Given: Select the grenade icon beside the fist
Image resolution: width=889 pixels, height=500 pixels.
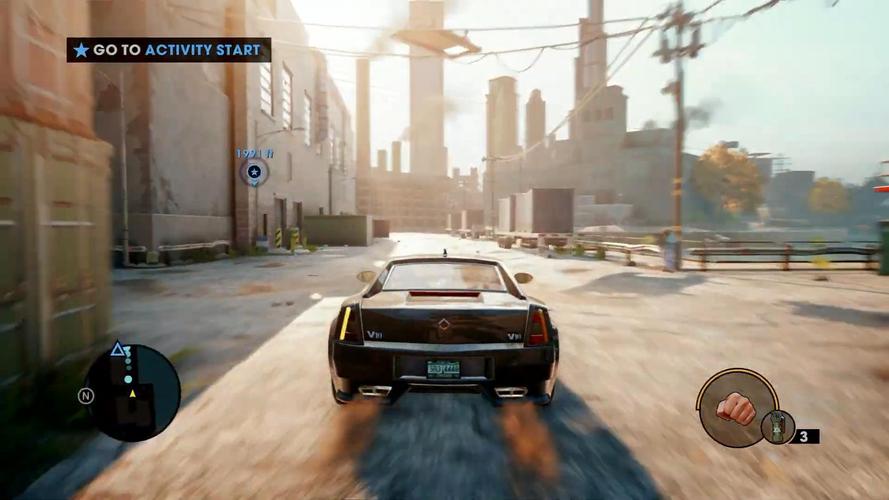Looking at the screenshot, I should tap(777, 427).
